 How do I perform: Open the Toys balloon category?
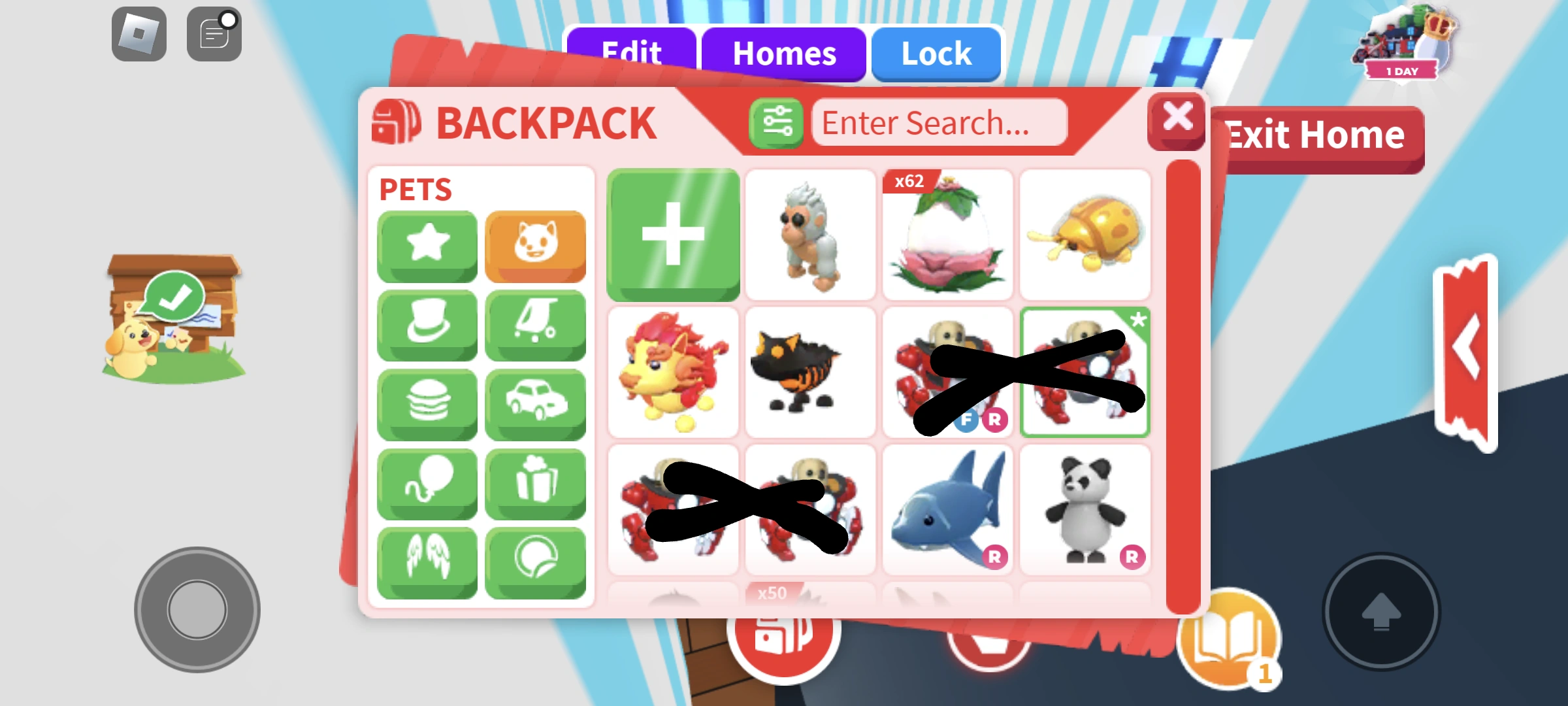coord(427,483)
